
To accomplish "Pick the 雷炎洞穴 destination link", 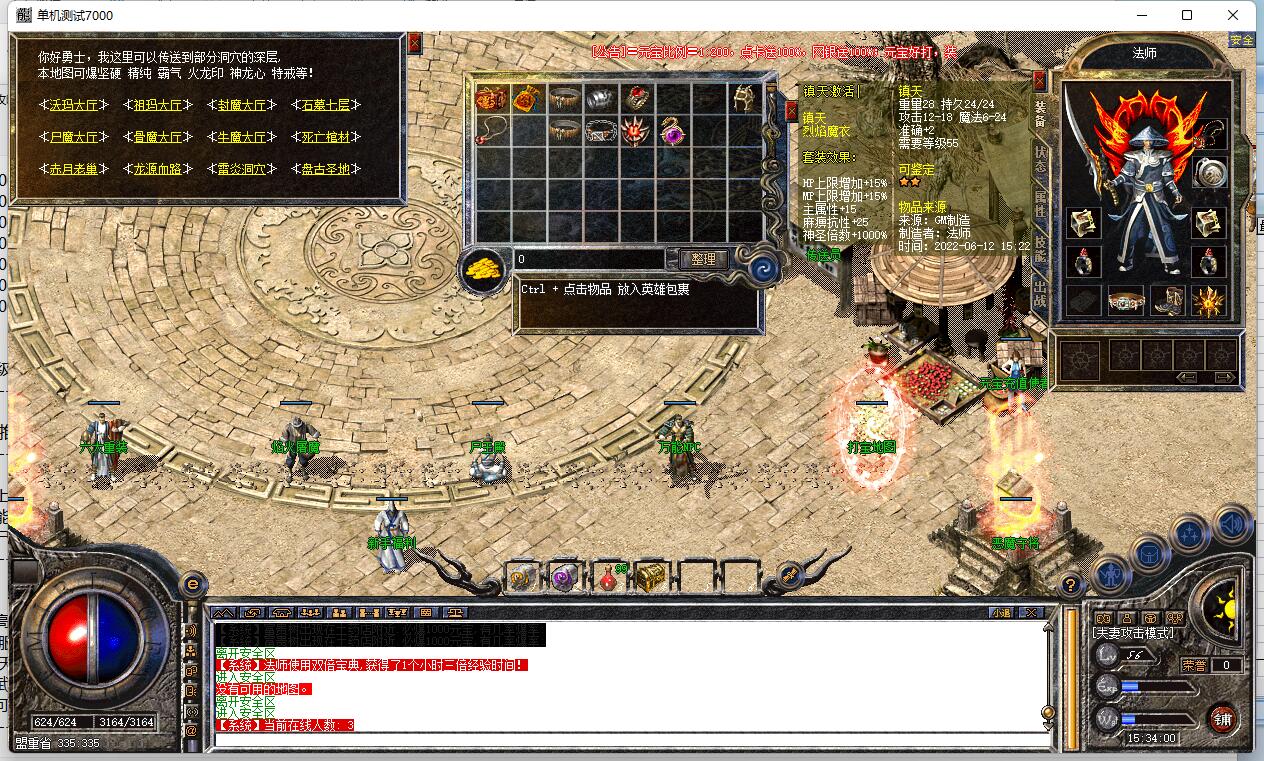I will click(x=242, y=169).
